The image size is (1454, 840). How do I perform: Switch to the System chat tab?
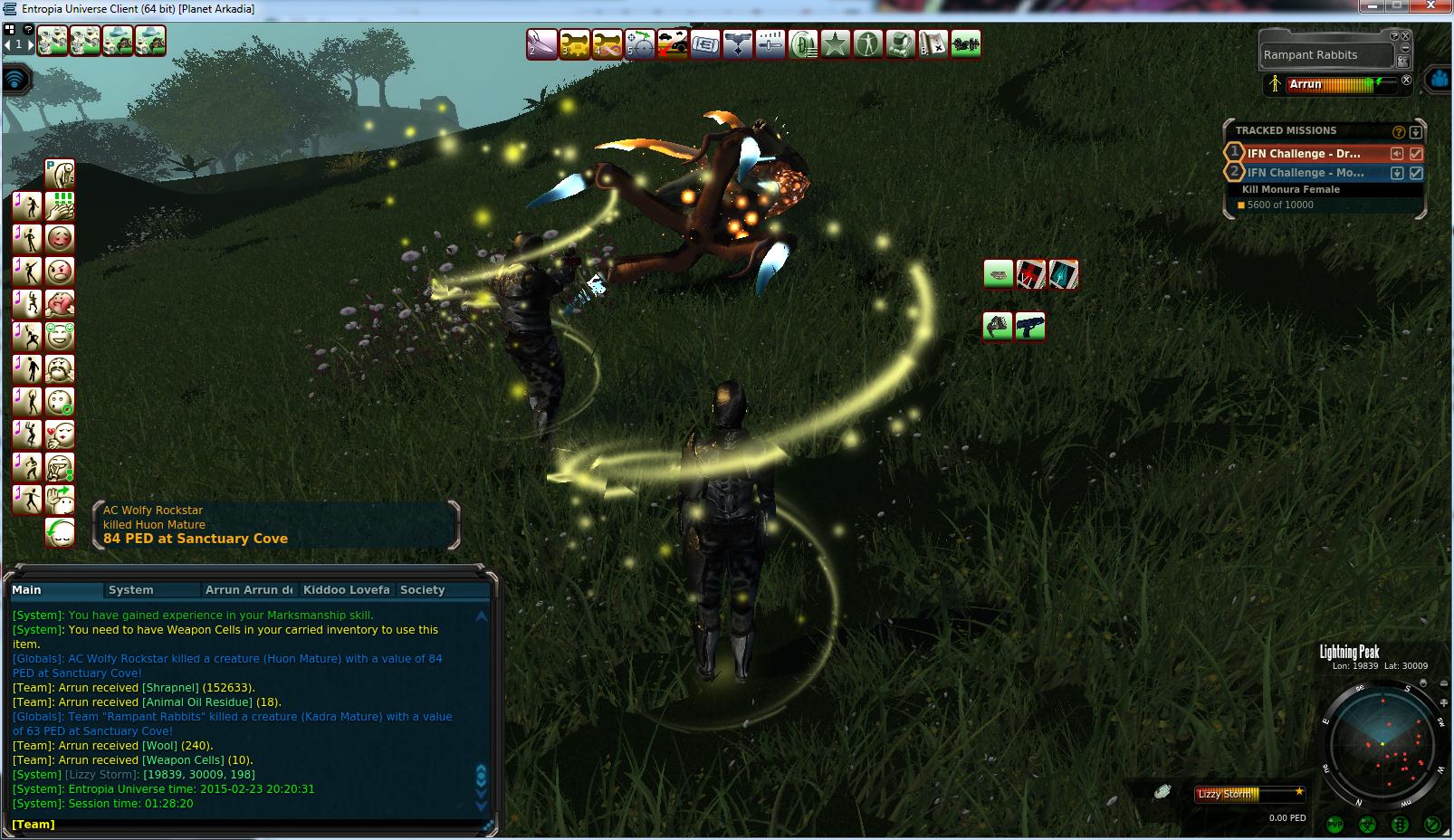click(131, 590)
